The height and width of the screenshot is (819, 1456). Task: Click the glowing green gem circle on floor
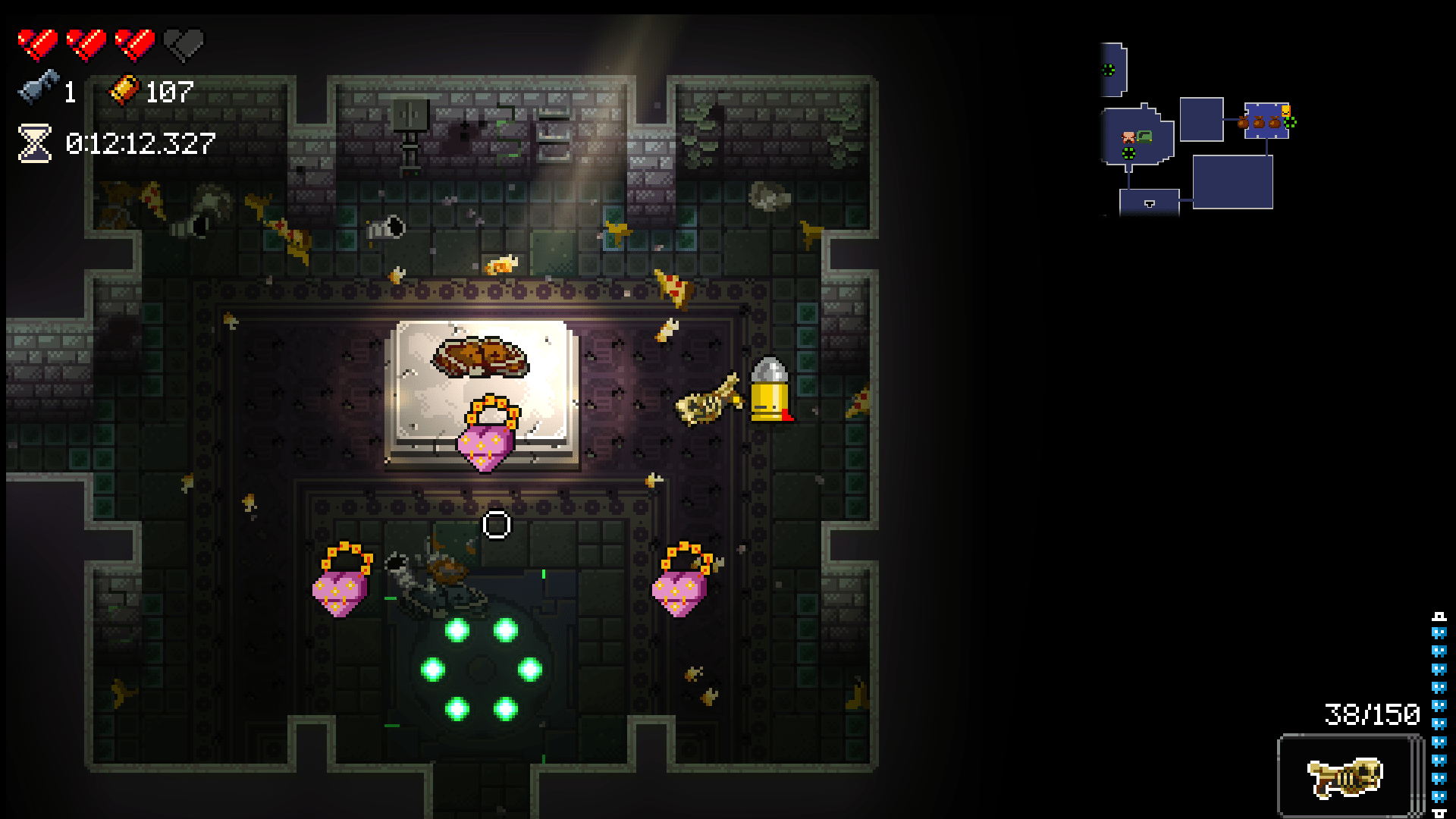tap(482, 667)
